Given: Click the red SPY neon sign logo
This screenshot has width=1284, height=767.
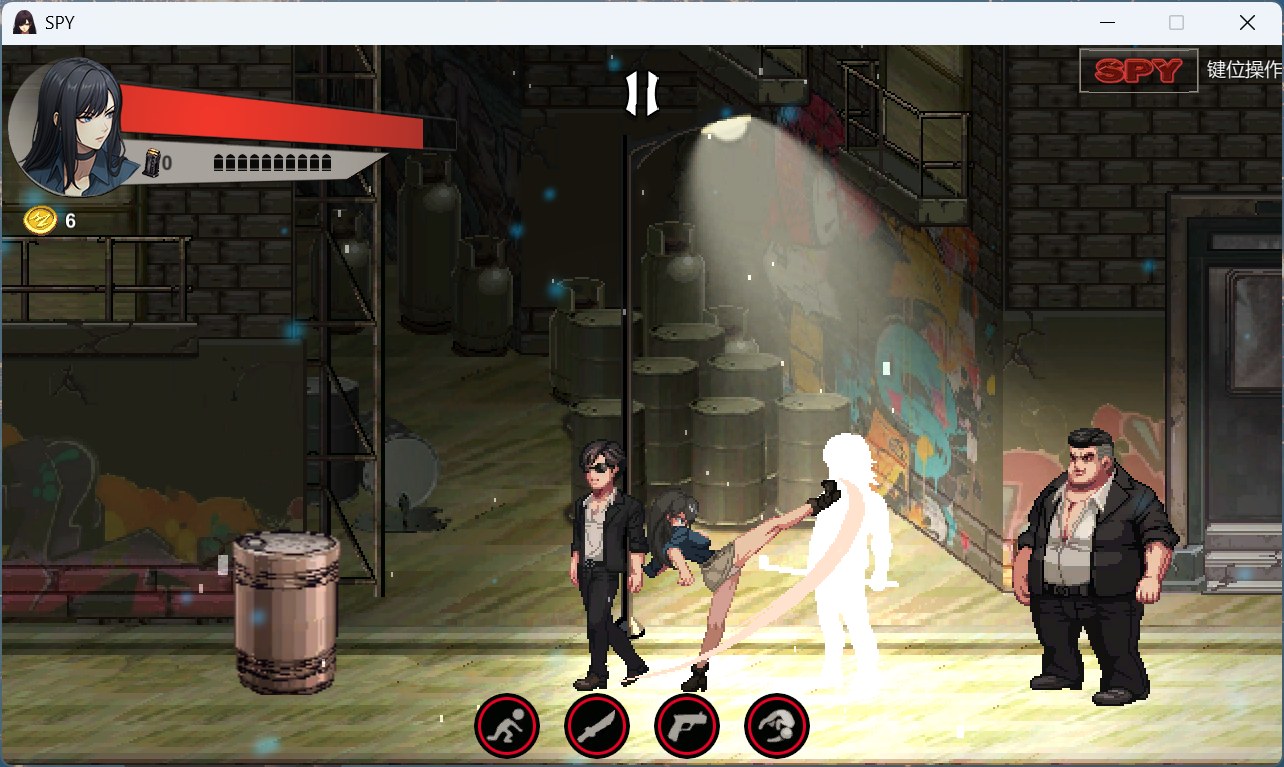Looking at the screenshot, I should coord(1138,70).
